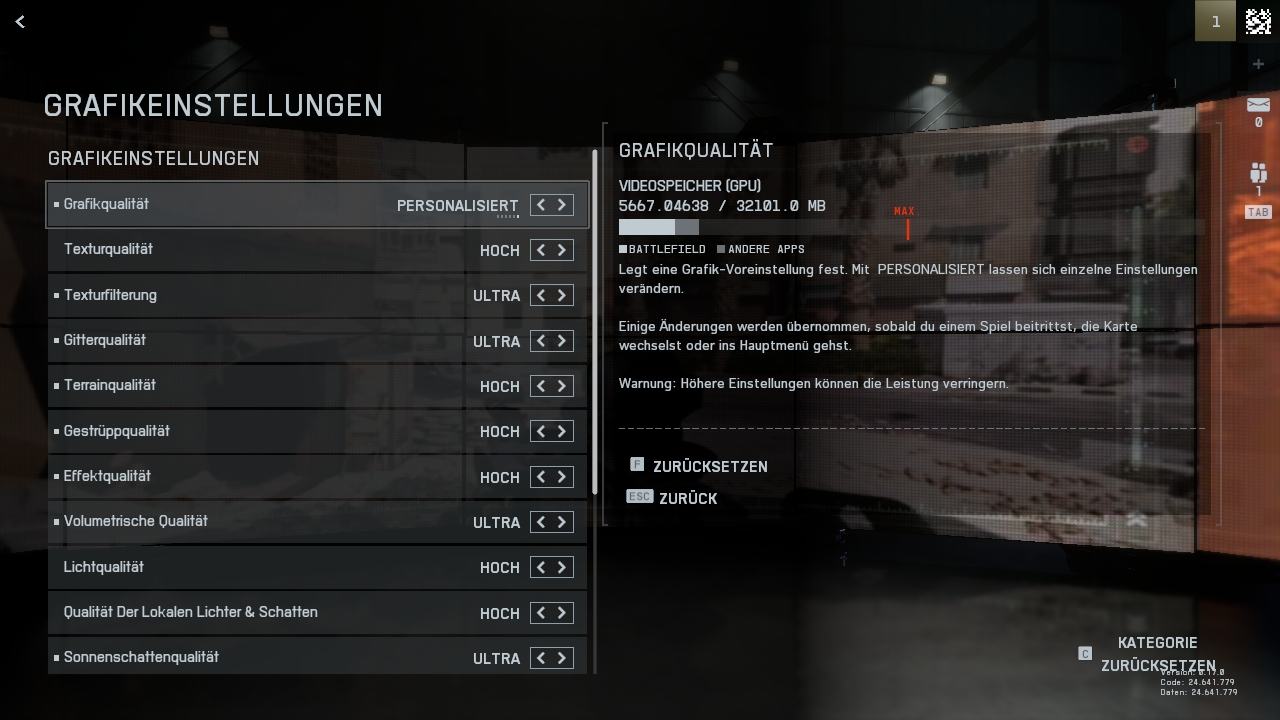Screen dimensions: 1280x720
Task: Open the mail inbox envelope icon
Action: (1258, 105)
